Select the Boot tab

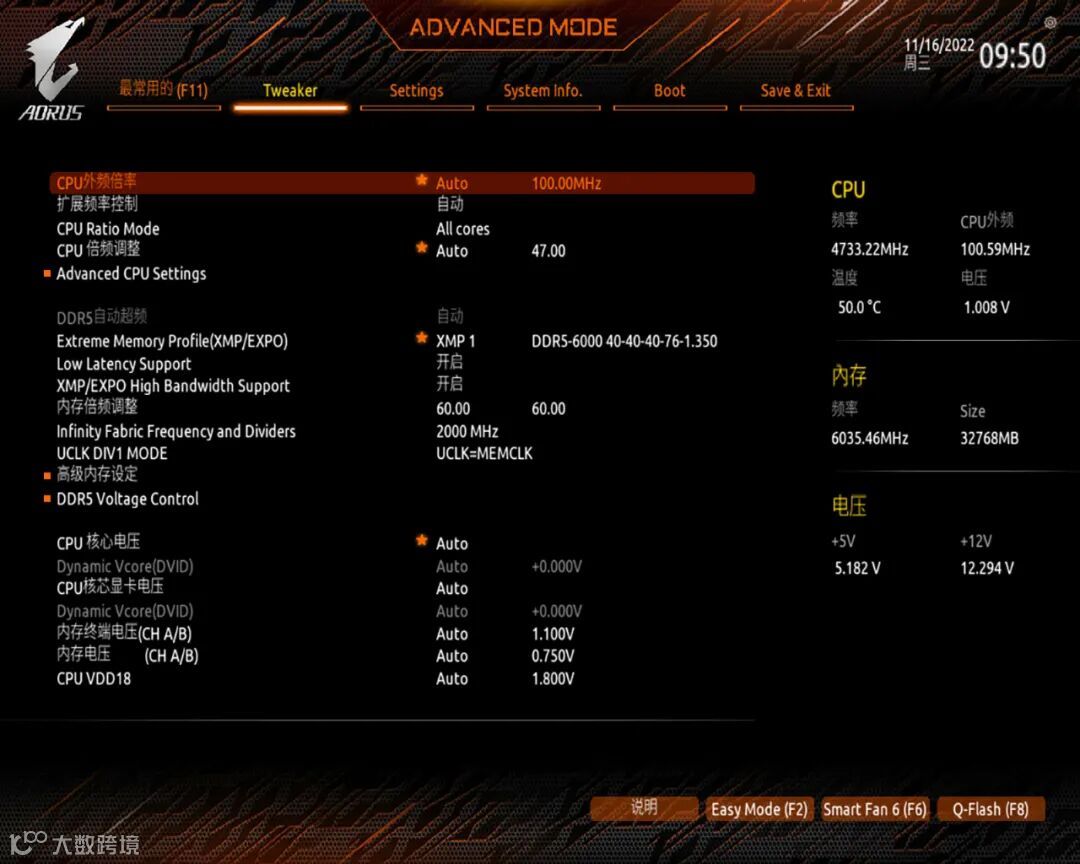pyautogui.click(x=669, y=91)
